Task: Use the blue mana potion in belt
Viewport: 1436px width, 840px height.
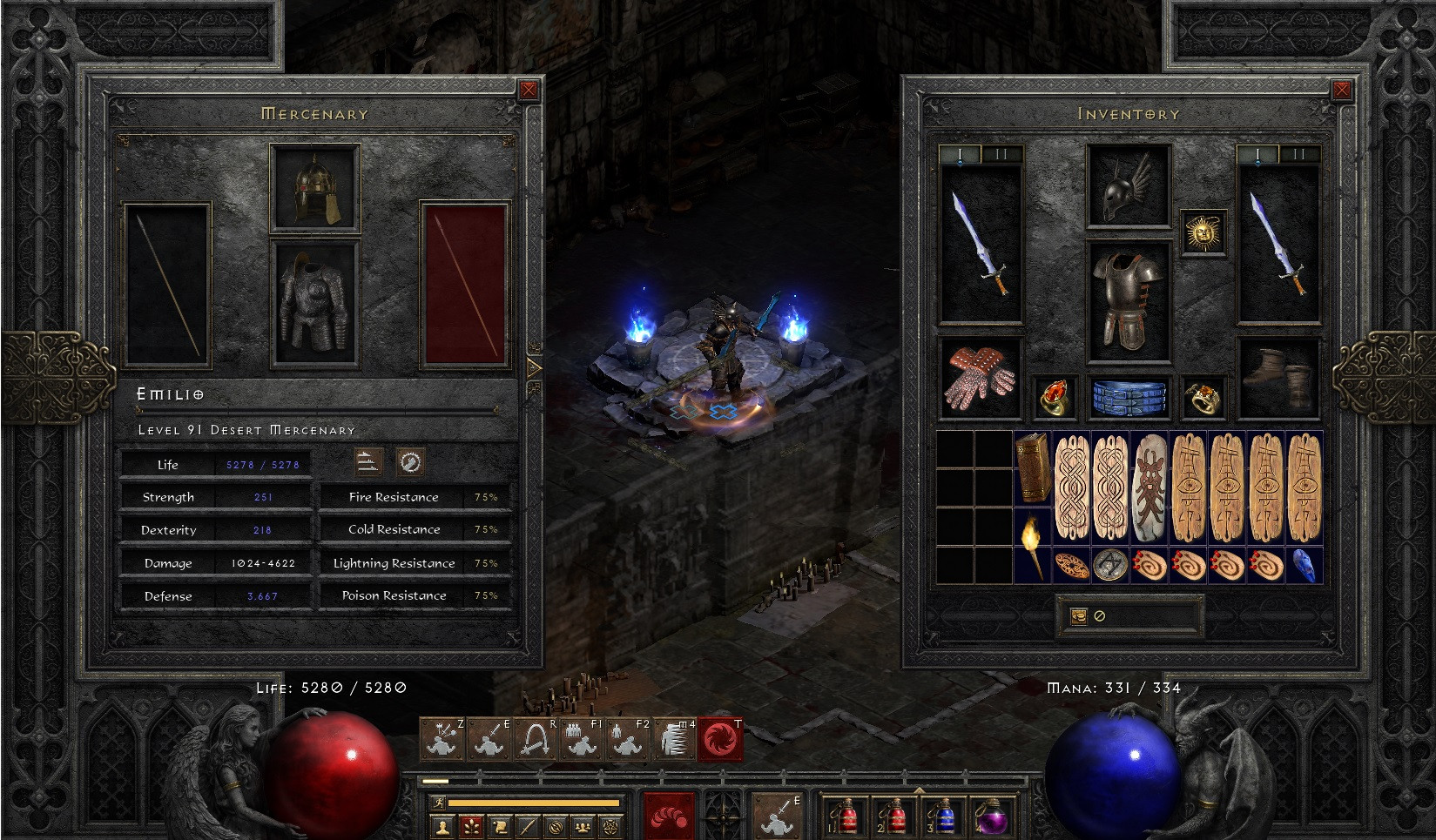Action: pos(942,818)
